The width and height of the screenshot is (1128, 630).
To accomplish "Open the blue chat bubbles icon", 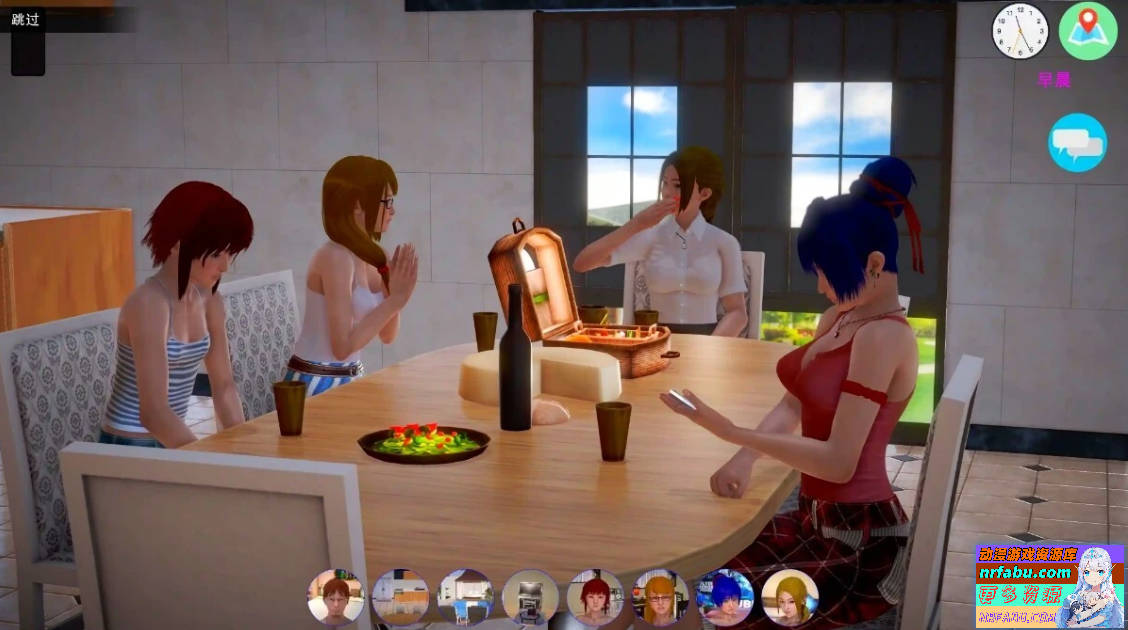I will (1077, 143).
